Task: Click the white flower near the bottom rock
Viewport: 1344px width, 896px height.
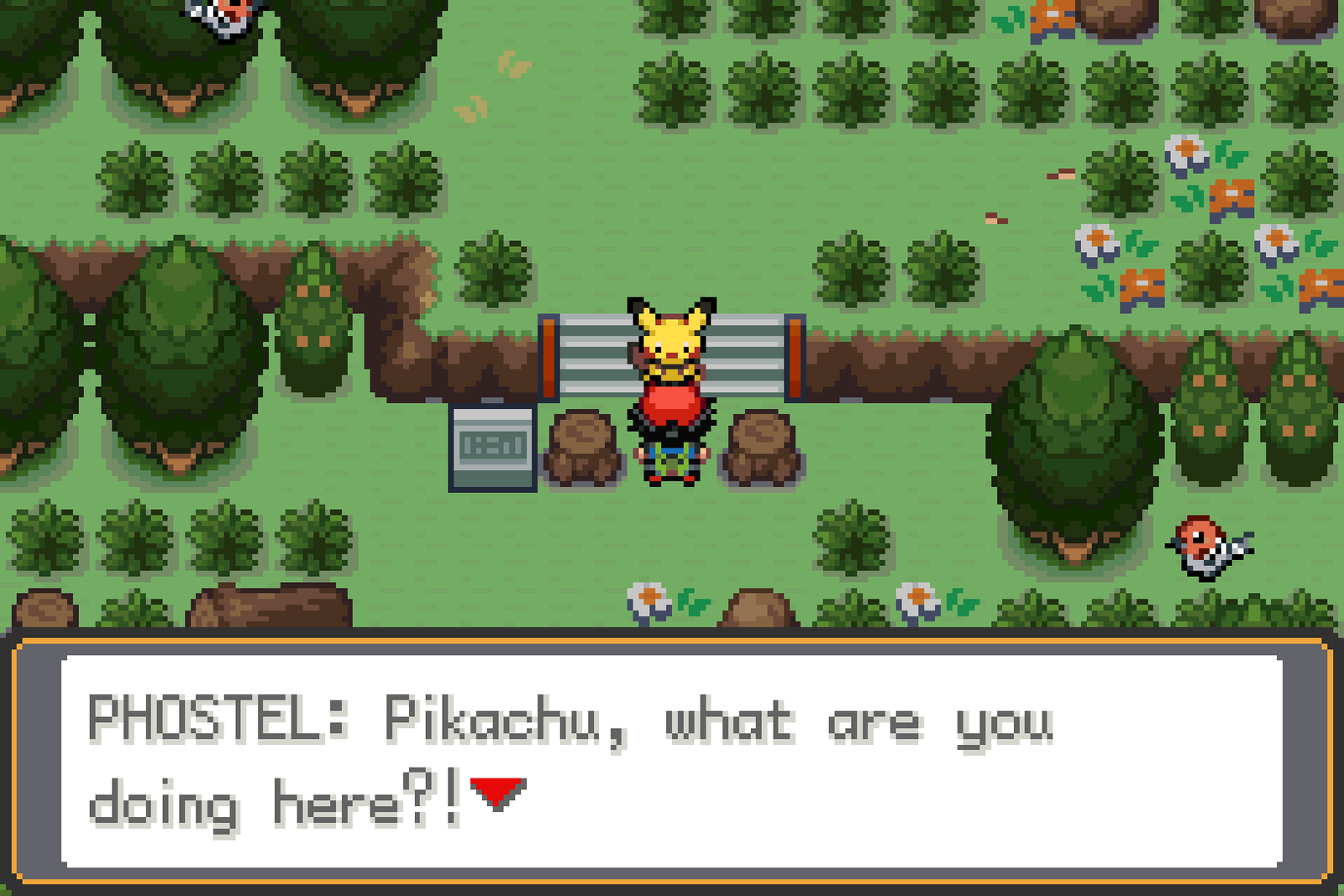Action: click(x=647, y=598)
